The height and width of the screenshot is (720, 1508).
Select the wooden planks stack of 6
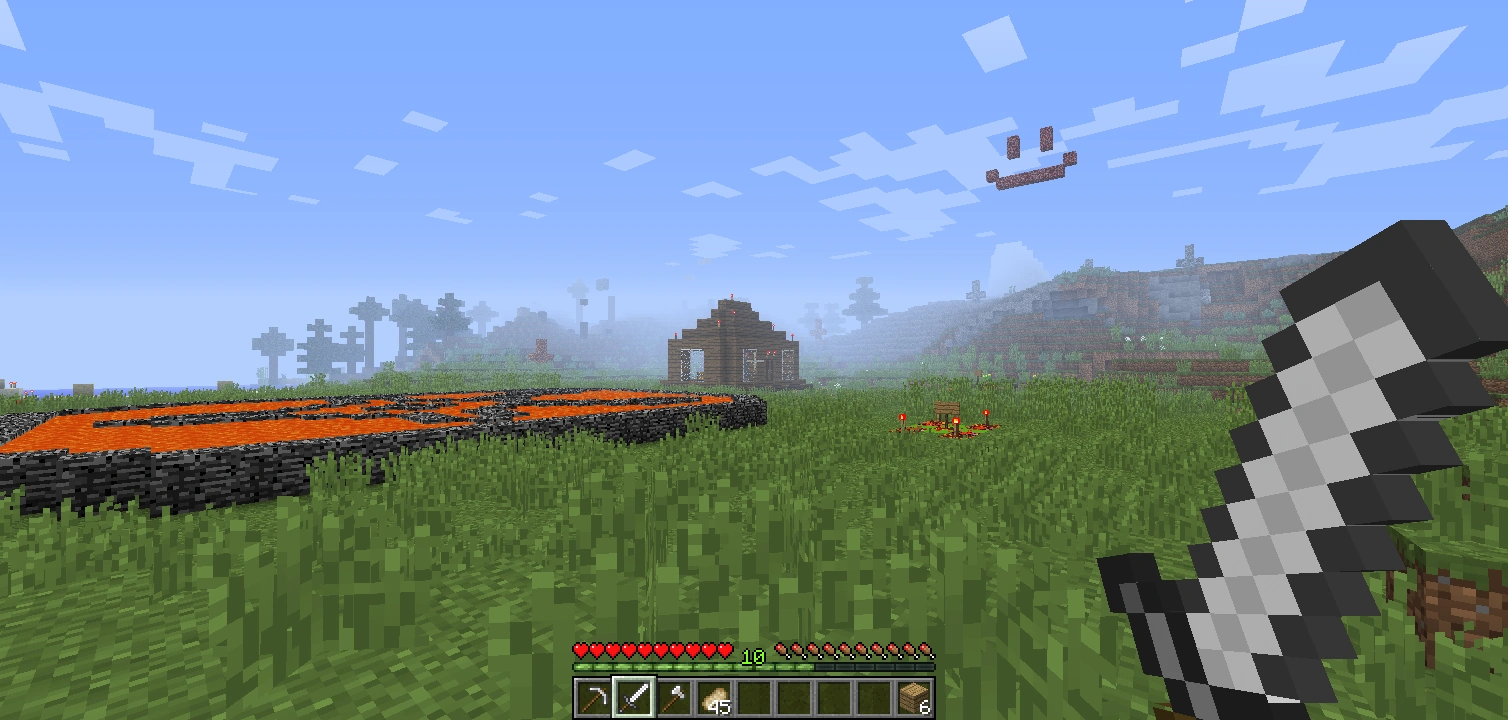click(915, 697)
